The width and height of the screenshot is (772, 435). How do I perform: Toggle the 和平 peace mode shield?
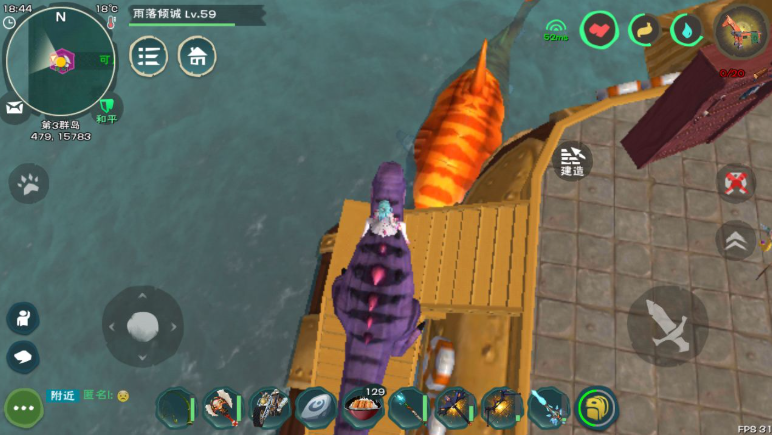(x=106, y=106)
